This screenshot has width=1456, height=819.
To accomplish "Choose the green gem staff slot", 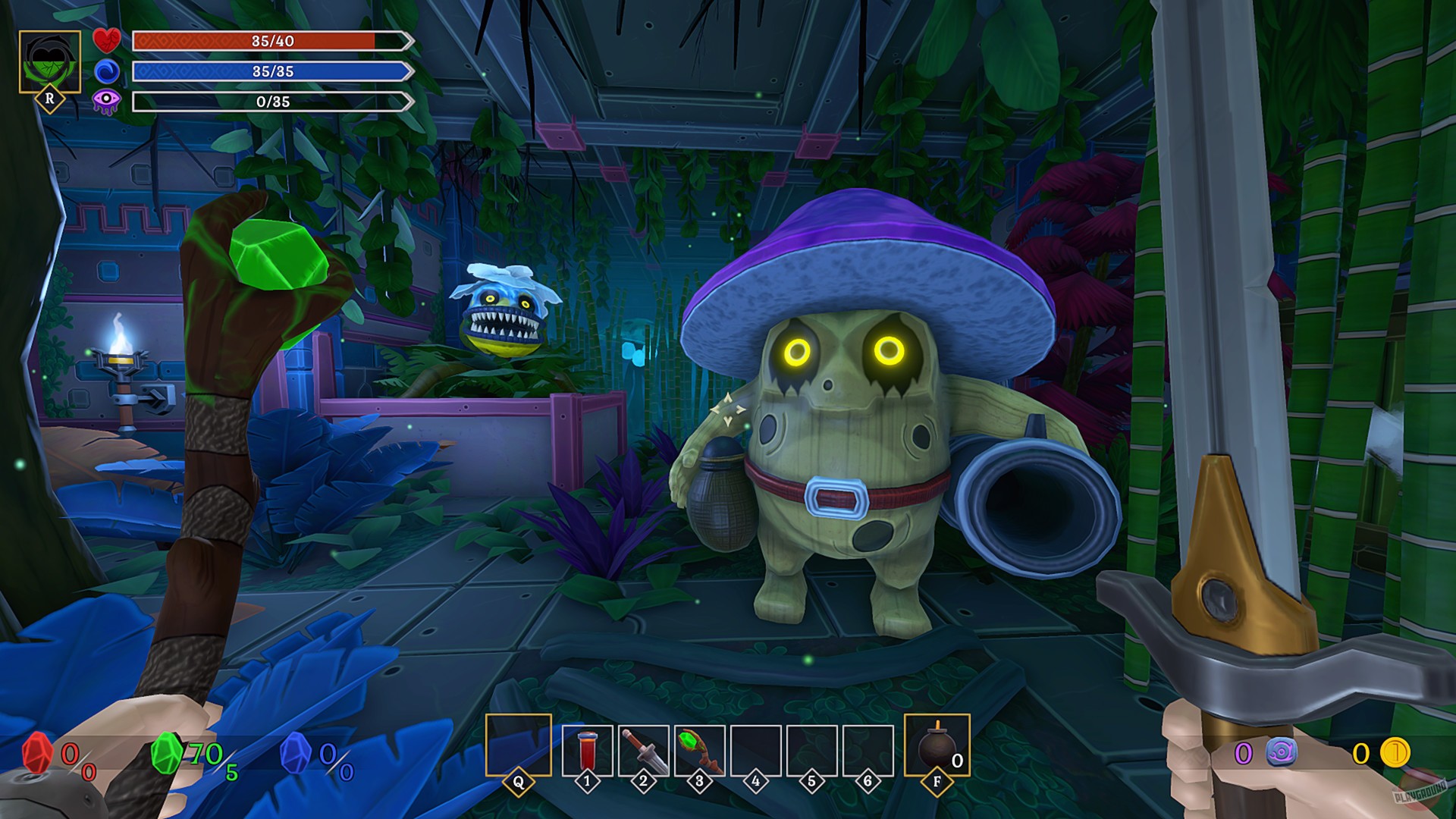I will click(x=699, y=751).
